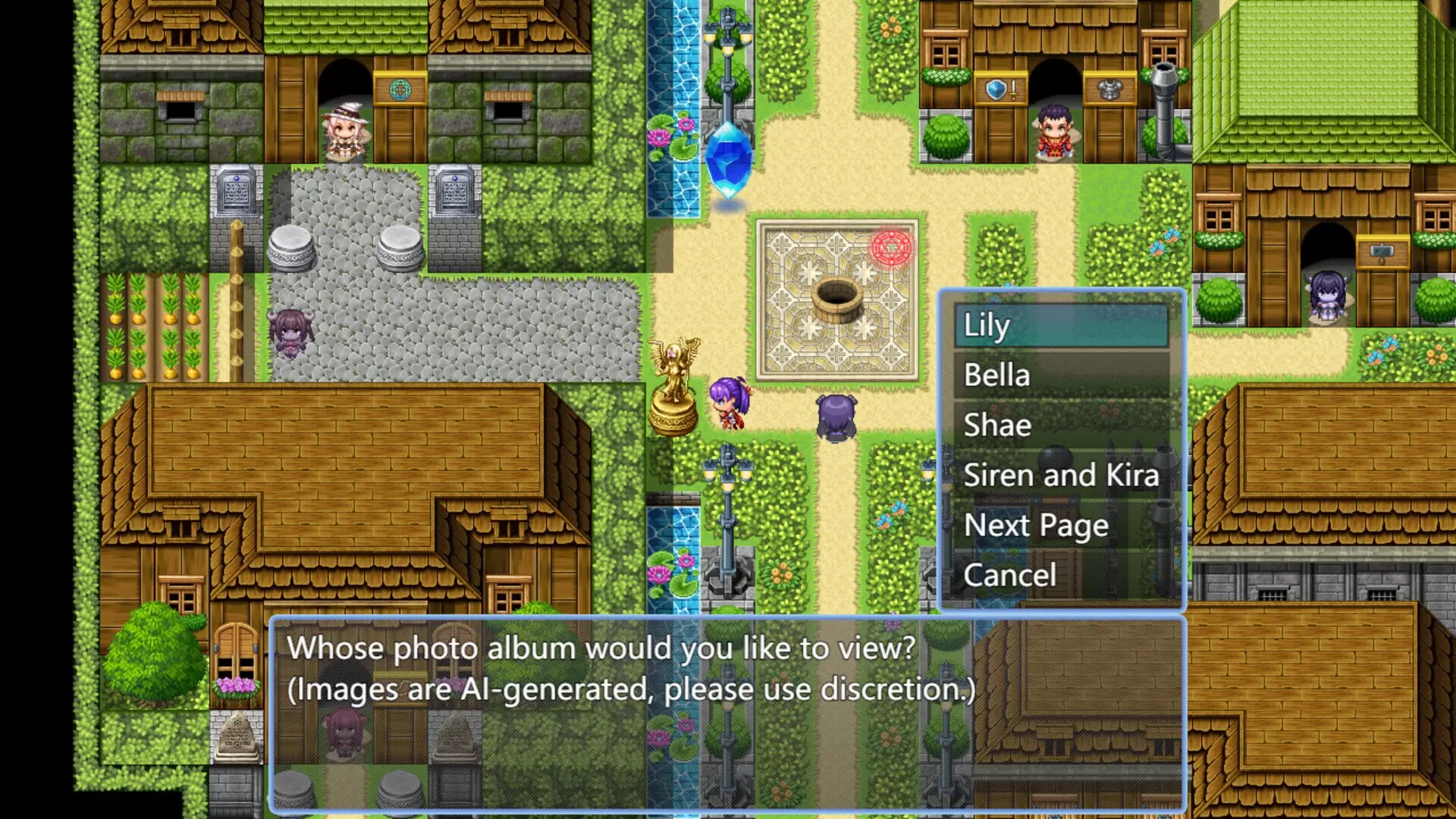Go to the Next Page option

click(1062, 526)
